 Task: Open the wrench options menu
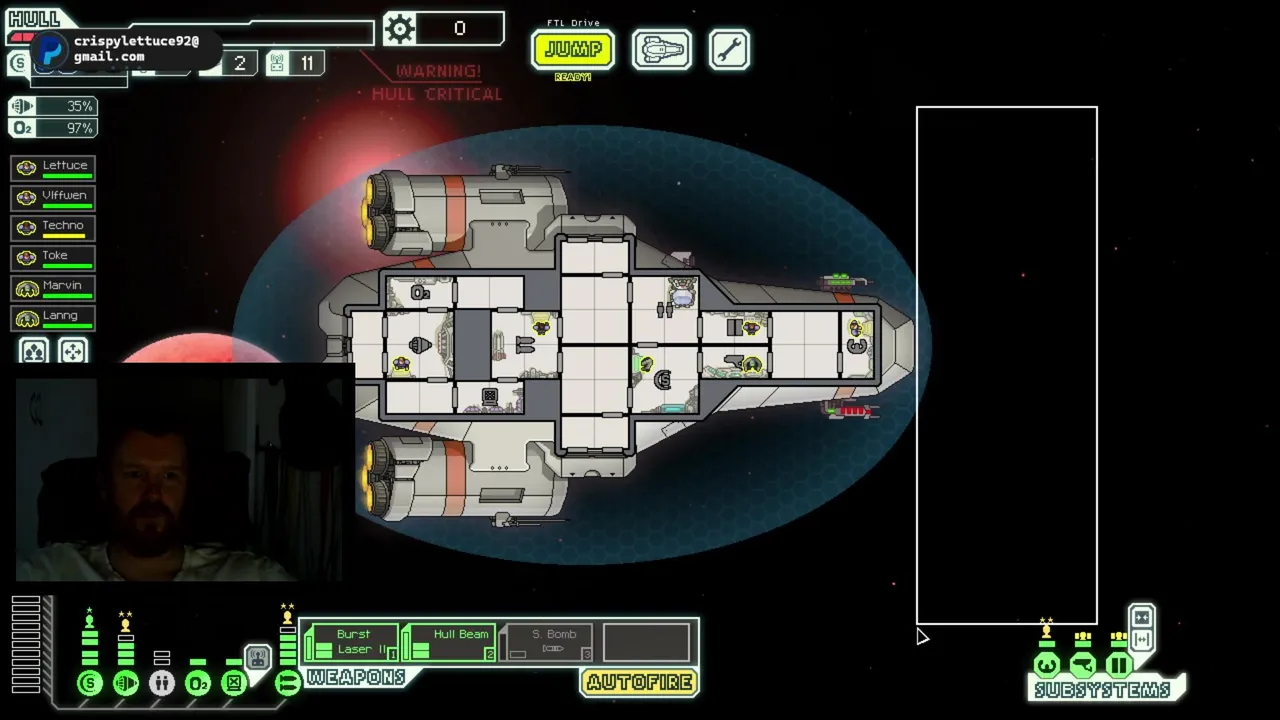coord(729,49)
